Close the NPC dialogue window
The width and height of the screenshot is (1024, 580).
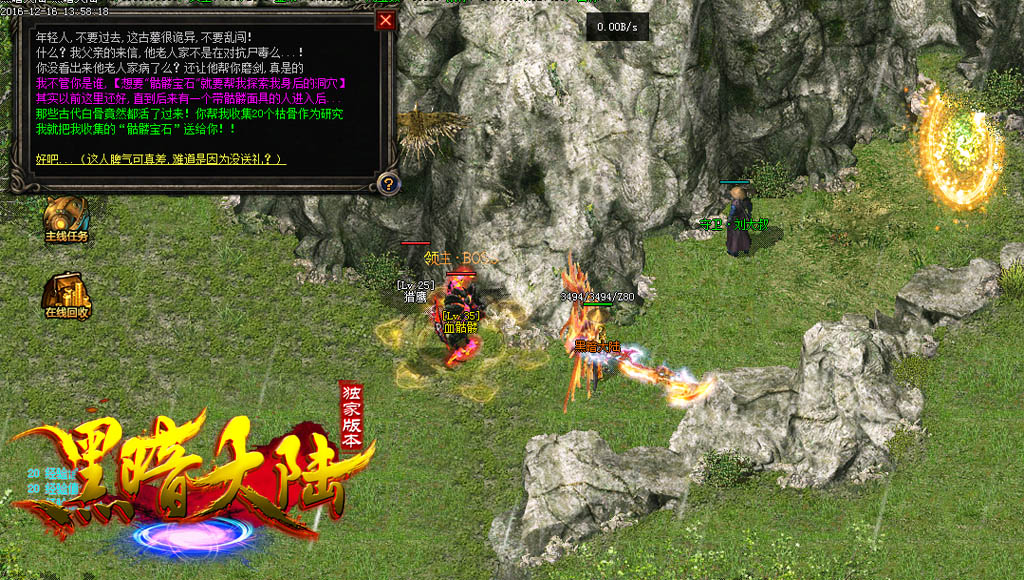click(386, 20)
